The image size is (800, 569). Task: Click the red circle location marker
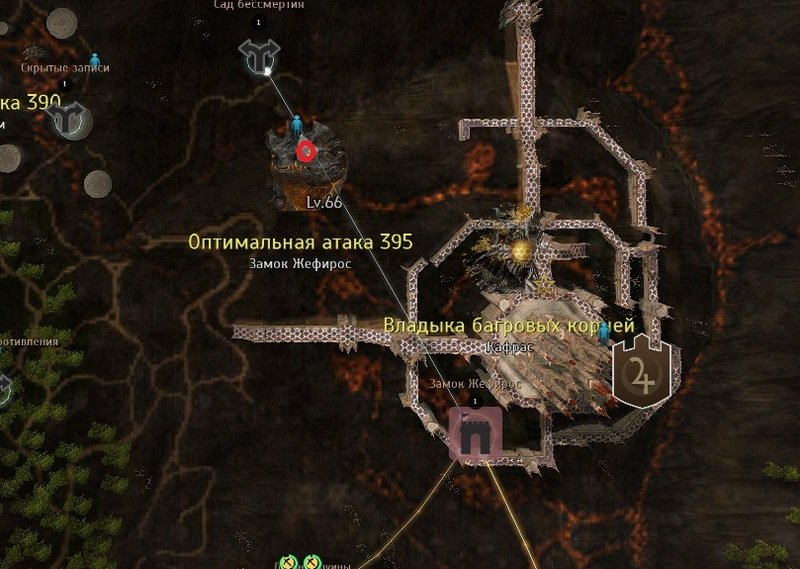306,151
